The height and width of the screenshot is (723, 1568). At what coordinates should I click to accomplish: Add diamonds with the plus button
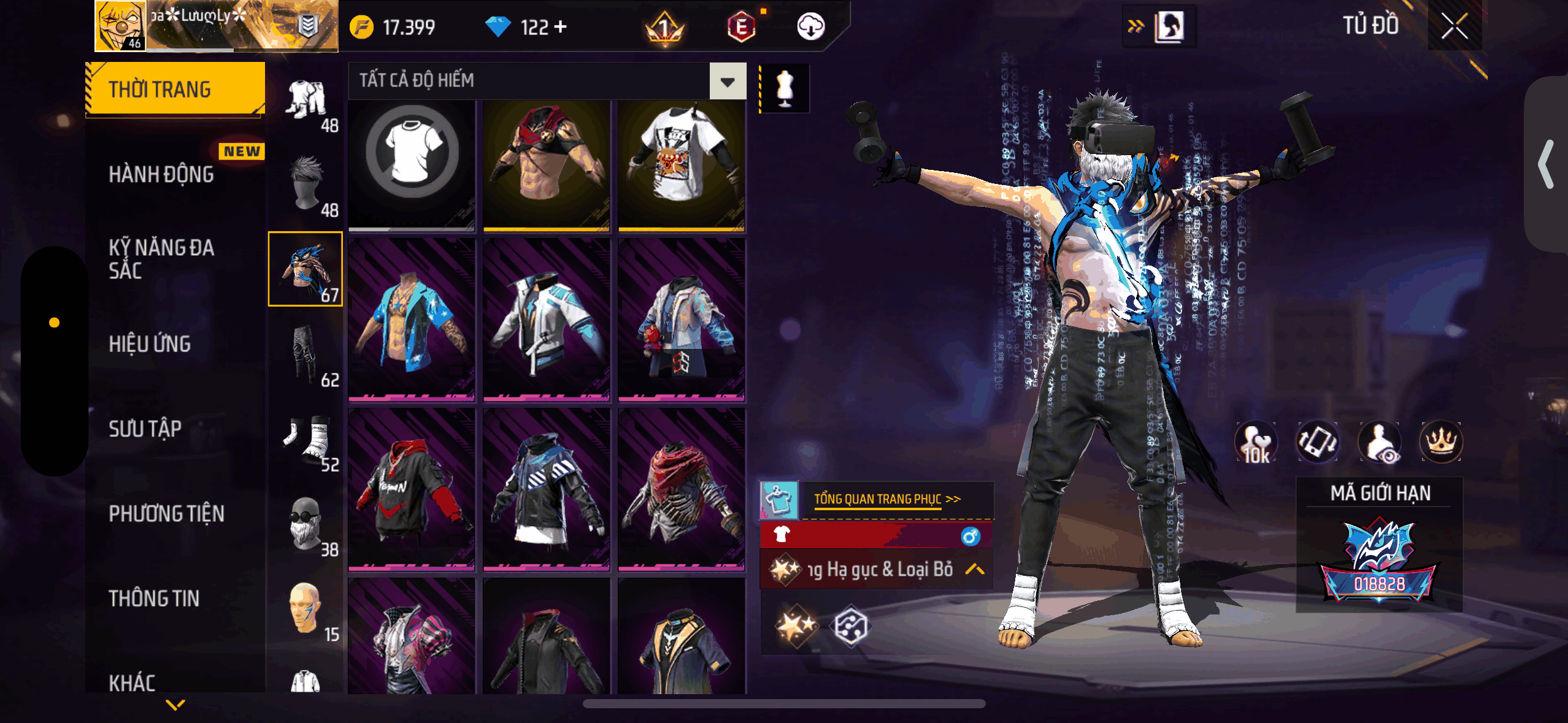point(560,27)
